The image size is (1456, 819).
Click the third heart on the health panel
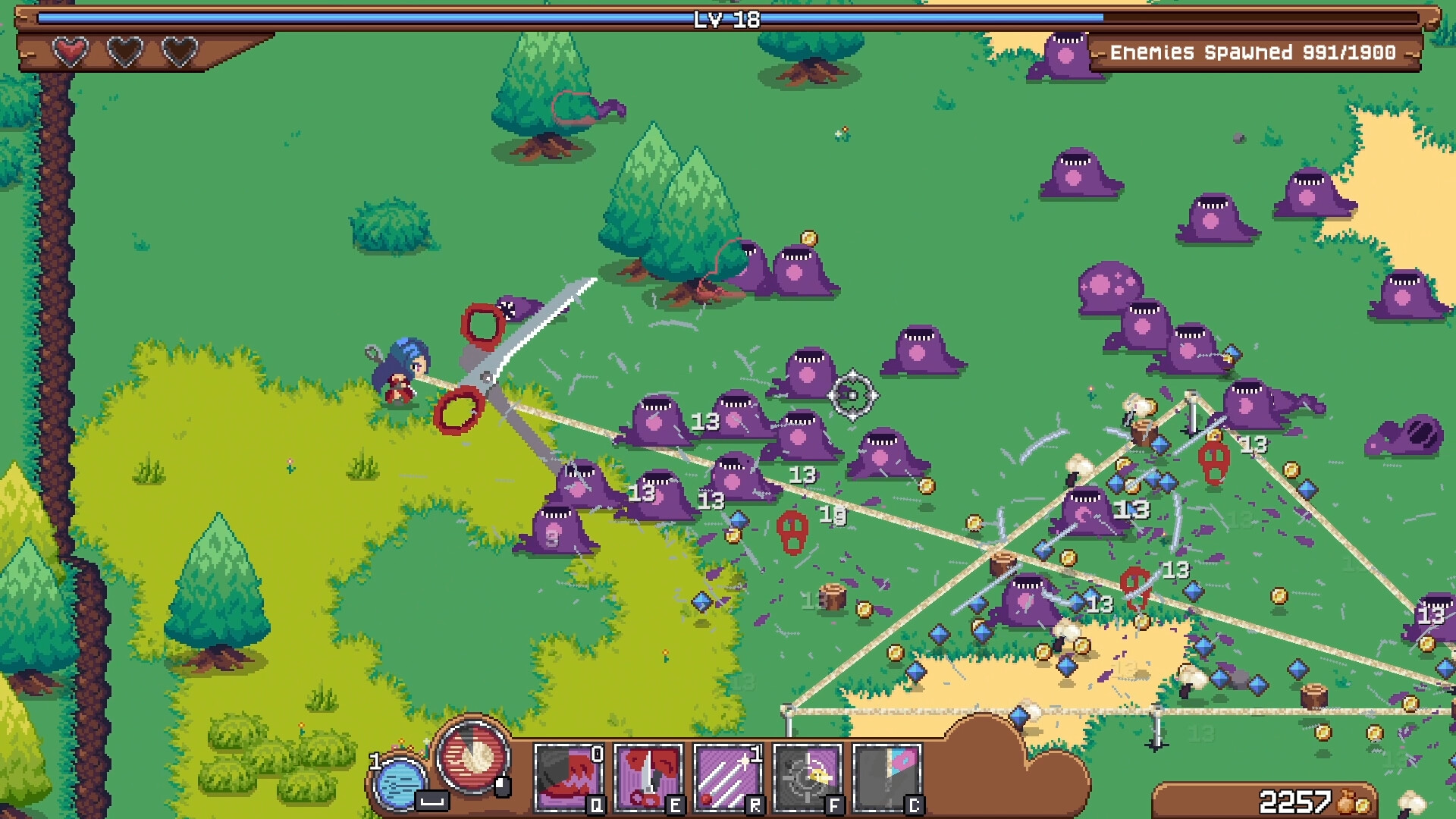[177, 52]
